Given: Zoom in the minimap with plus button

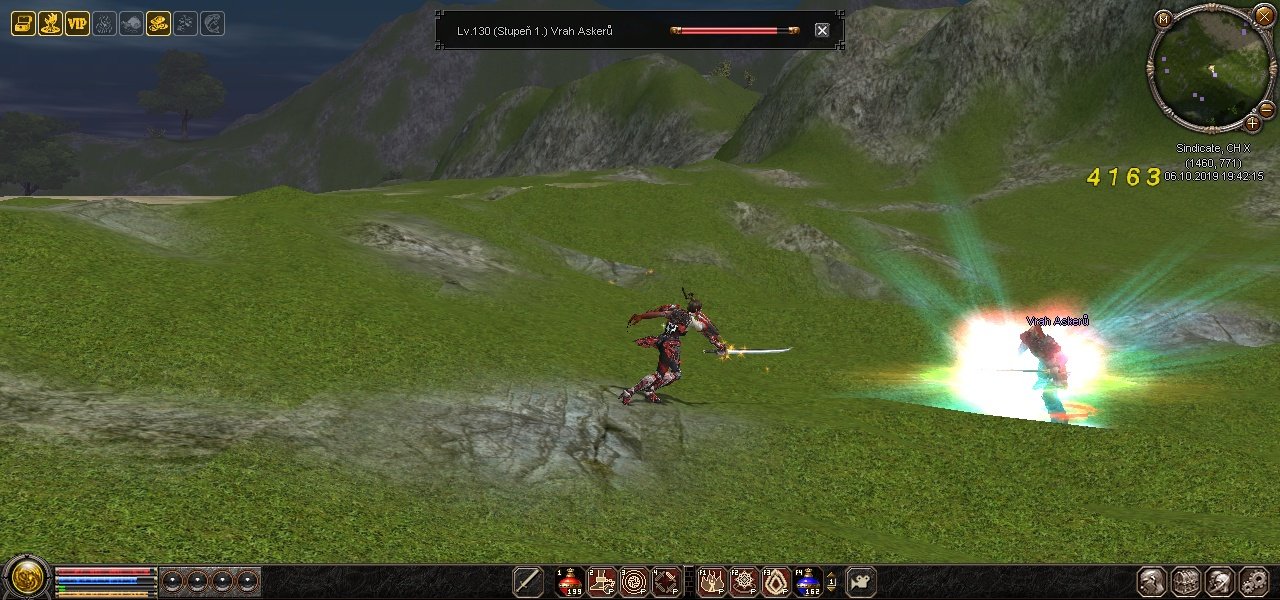Looking at the screenshot, I should pos(1252,124).
